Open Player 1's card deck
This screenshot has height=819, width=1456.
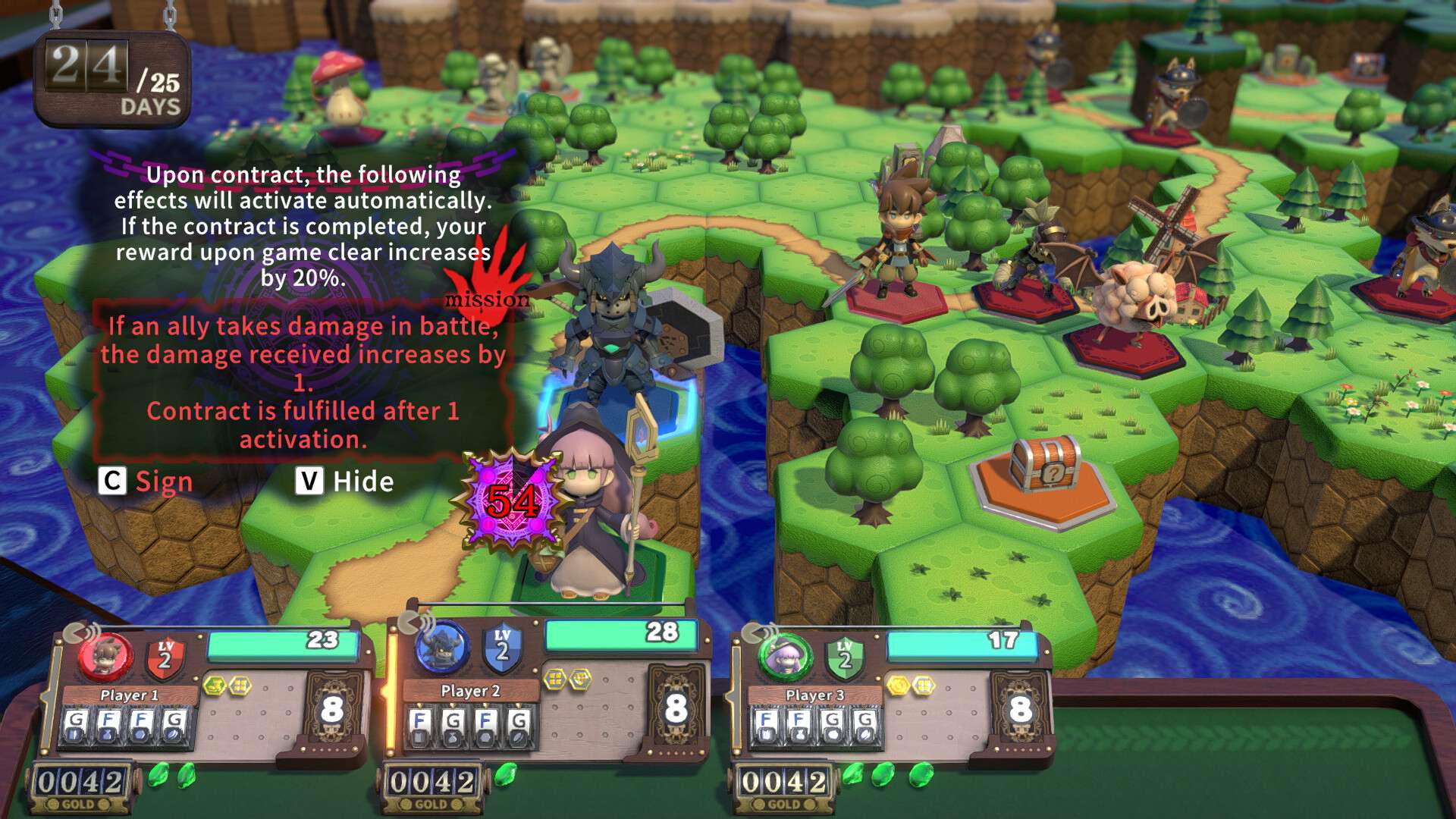pos(332,709)
